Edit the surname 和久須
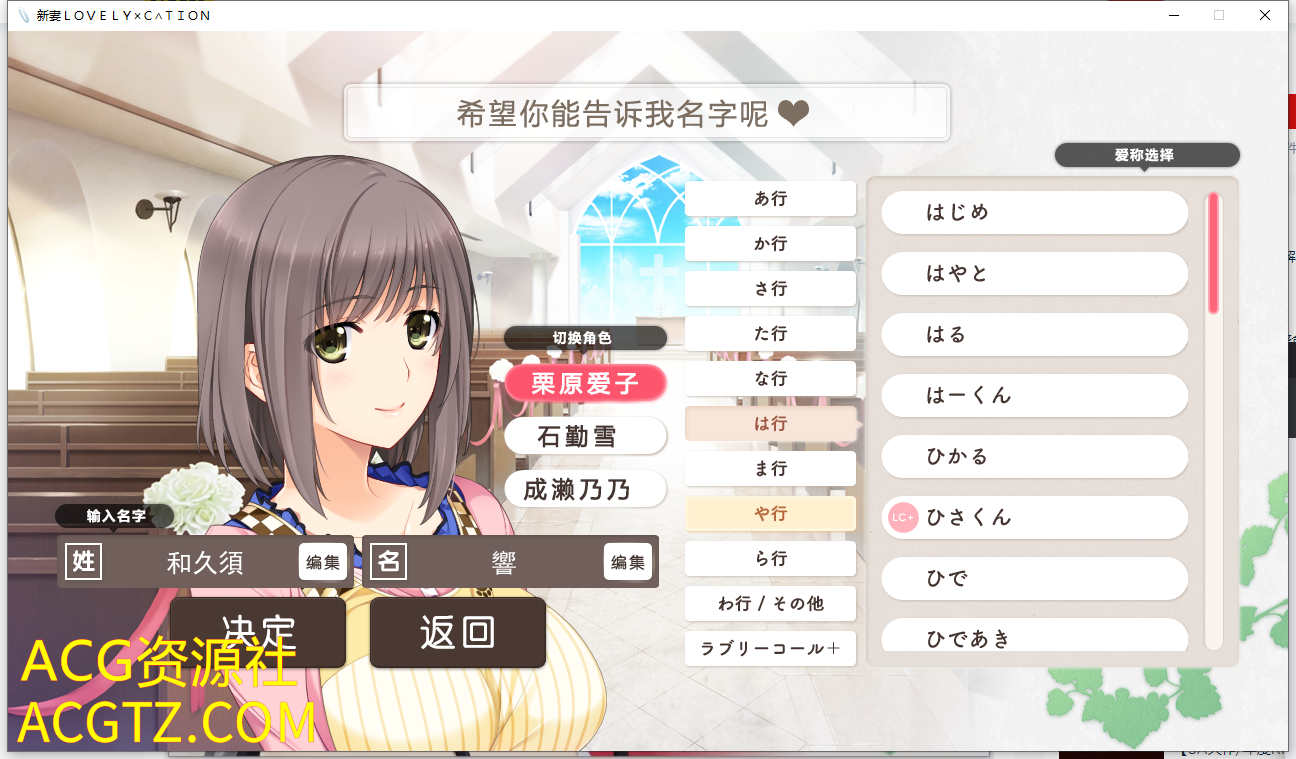This screenshot has width=1296, height=759. [322, 562]
